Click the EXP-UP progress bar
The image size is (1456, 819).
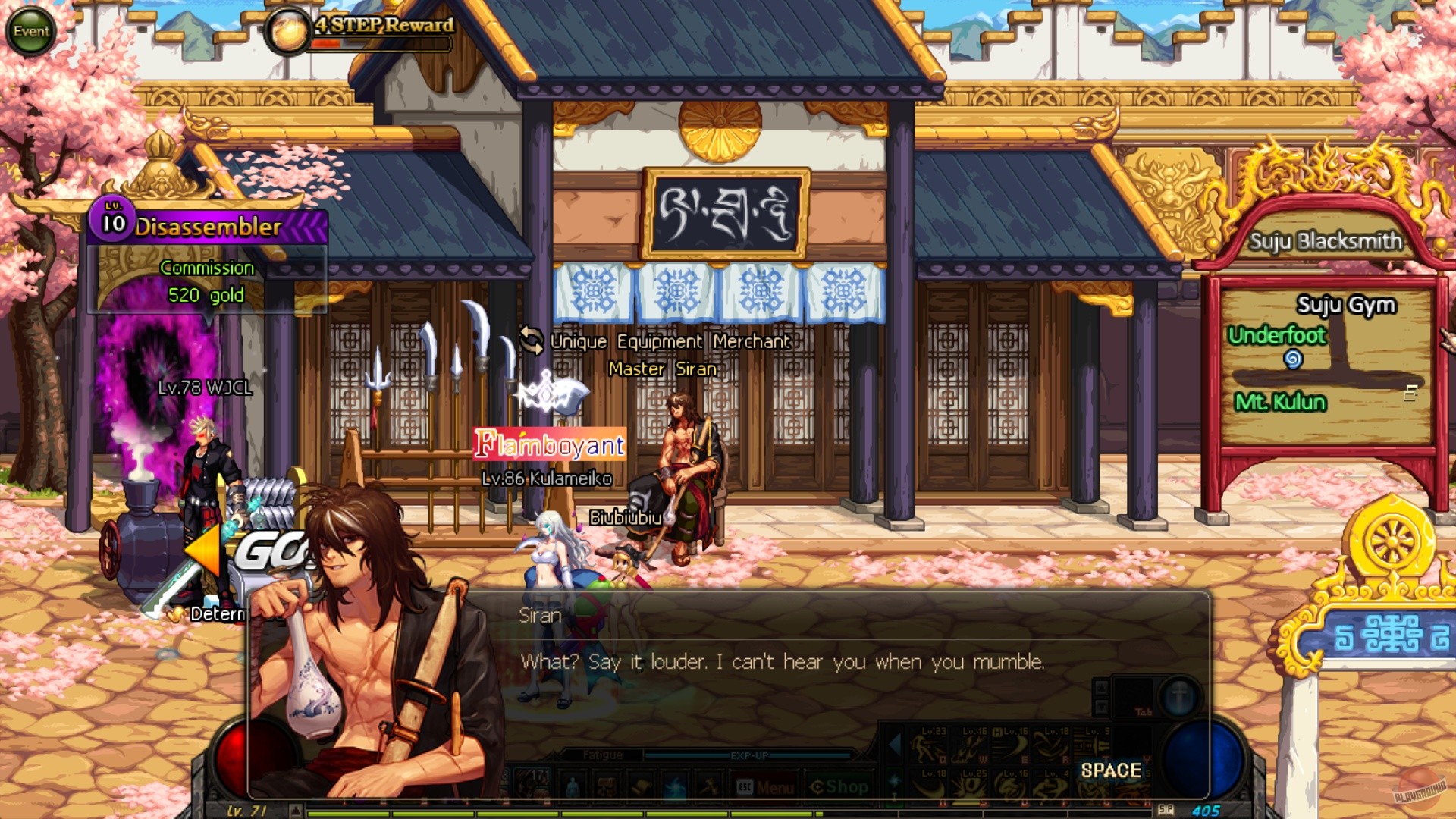click(751, 754)
